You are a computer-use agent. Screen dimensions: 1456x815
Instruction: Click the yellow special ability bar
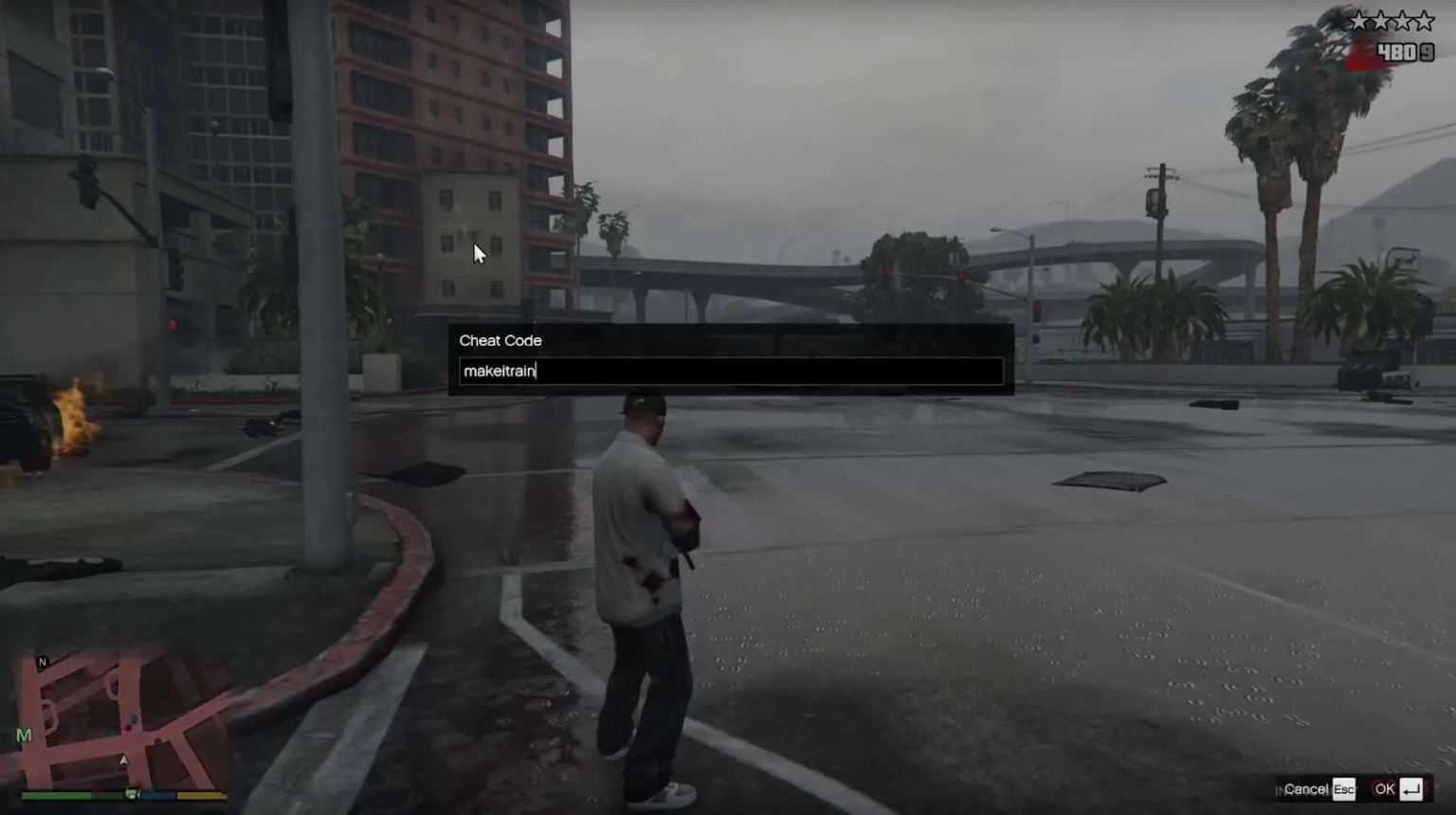coord(199,795)
